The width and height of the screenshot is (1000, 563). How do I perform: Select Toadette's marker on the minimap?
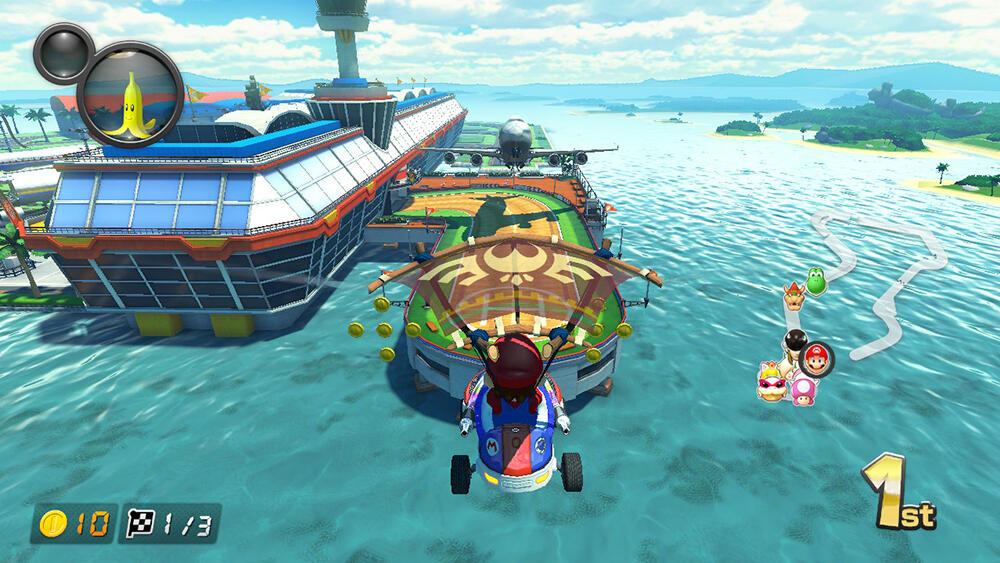803,391
